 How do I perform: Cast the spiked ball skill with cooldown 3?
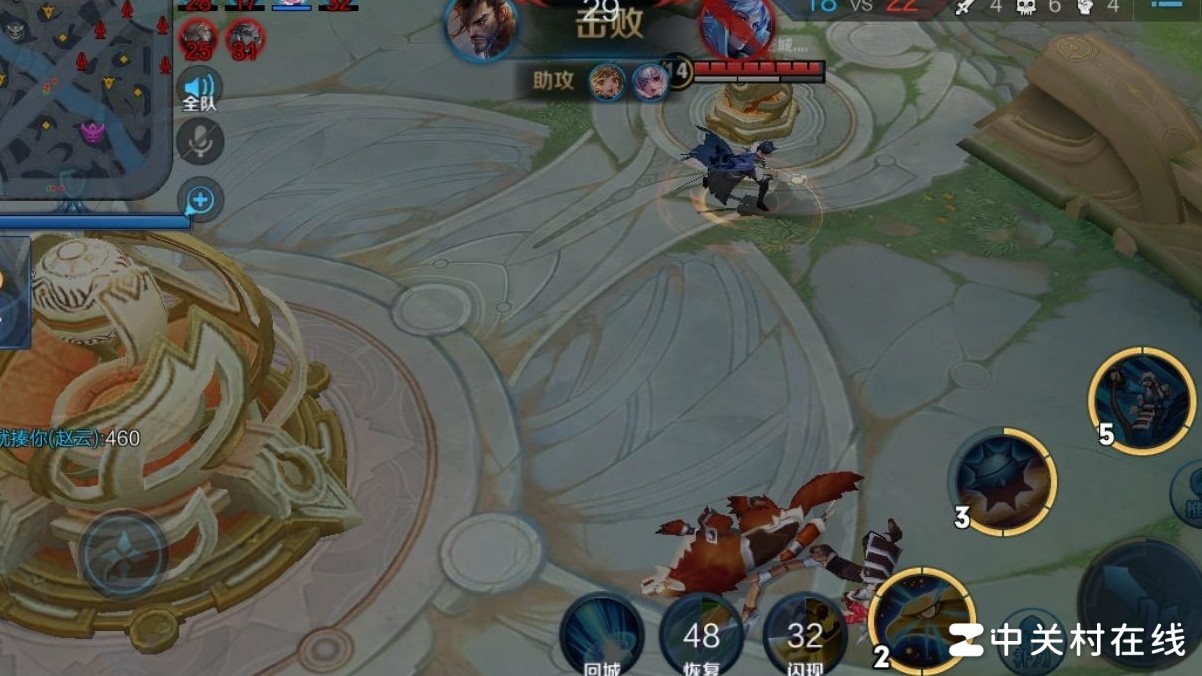click(x=1002, y=482)
